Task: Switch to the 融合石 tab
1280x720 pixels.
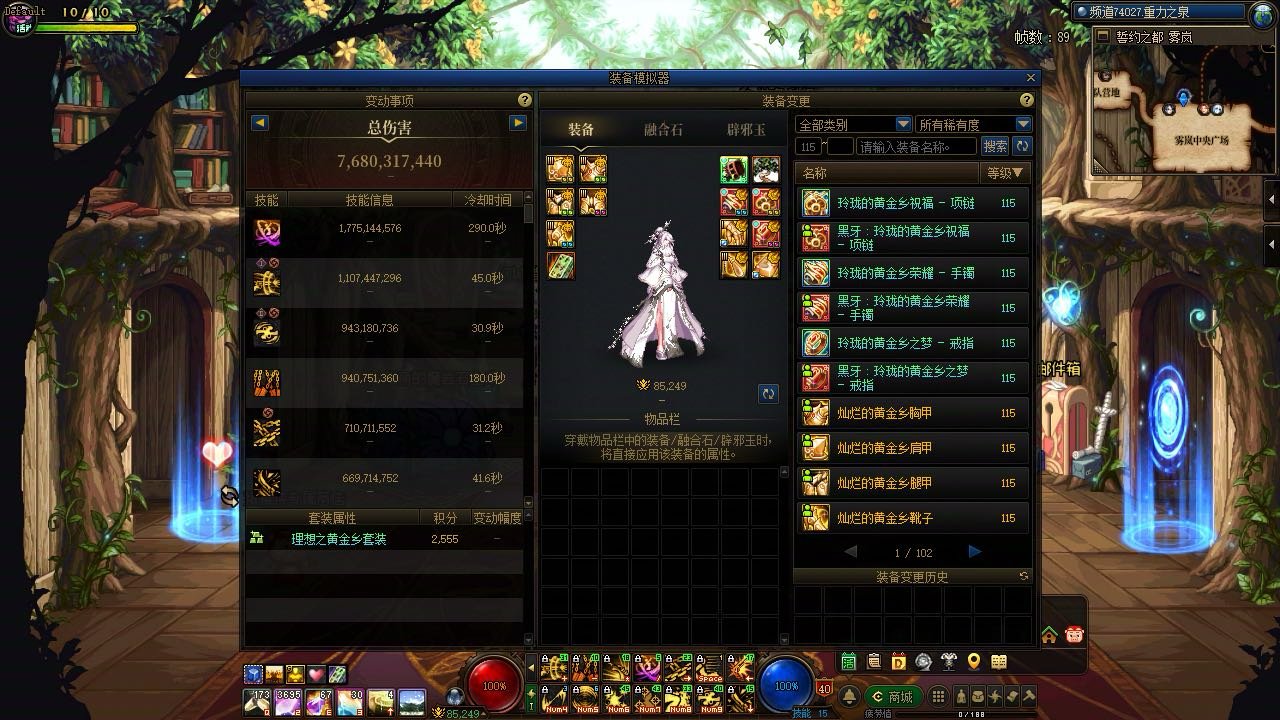Action: (x=663, y=128)
